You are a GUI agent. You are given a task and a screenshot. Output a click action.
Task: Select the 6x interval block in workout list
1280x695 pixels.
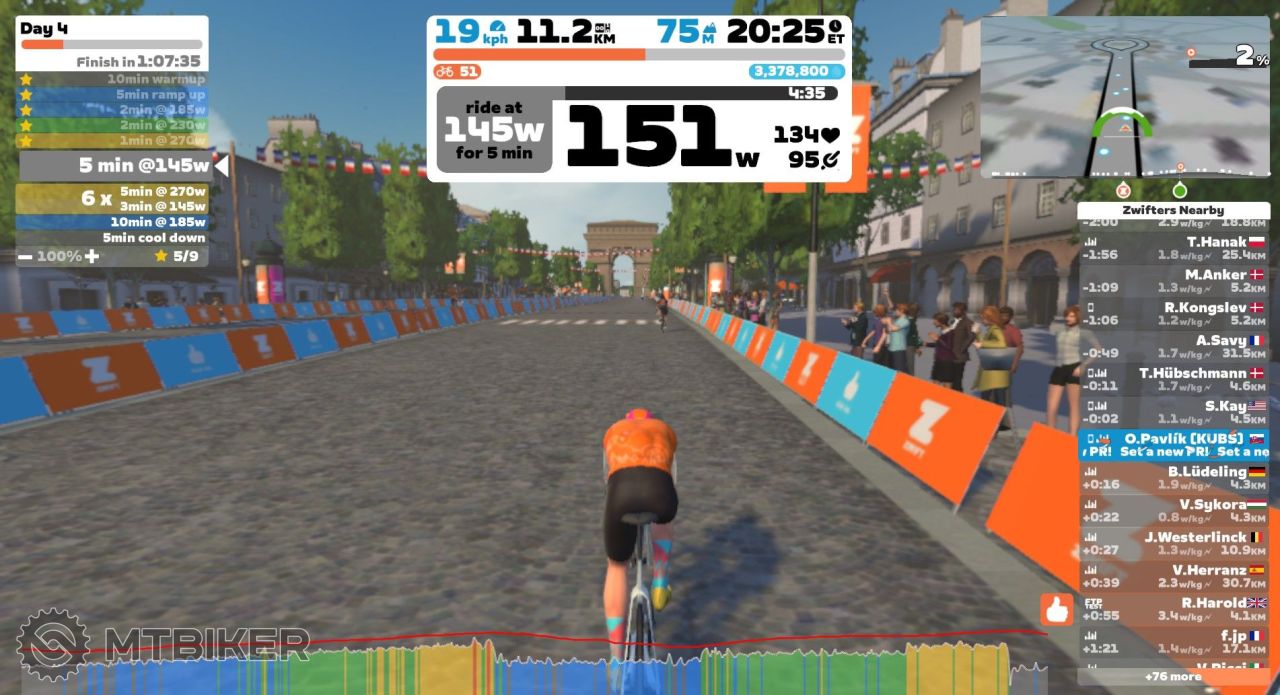coord(112,198)
